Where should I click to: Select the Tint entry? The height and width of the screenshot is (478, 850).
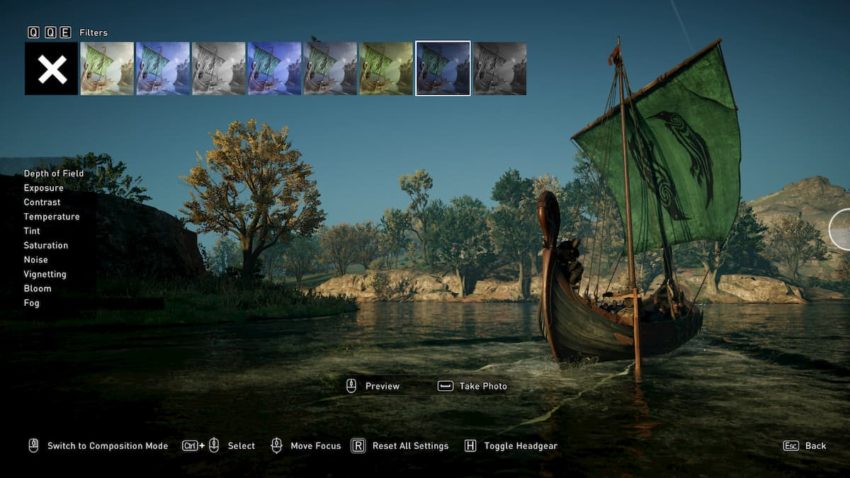[33, 231]
